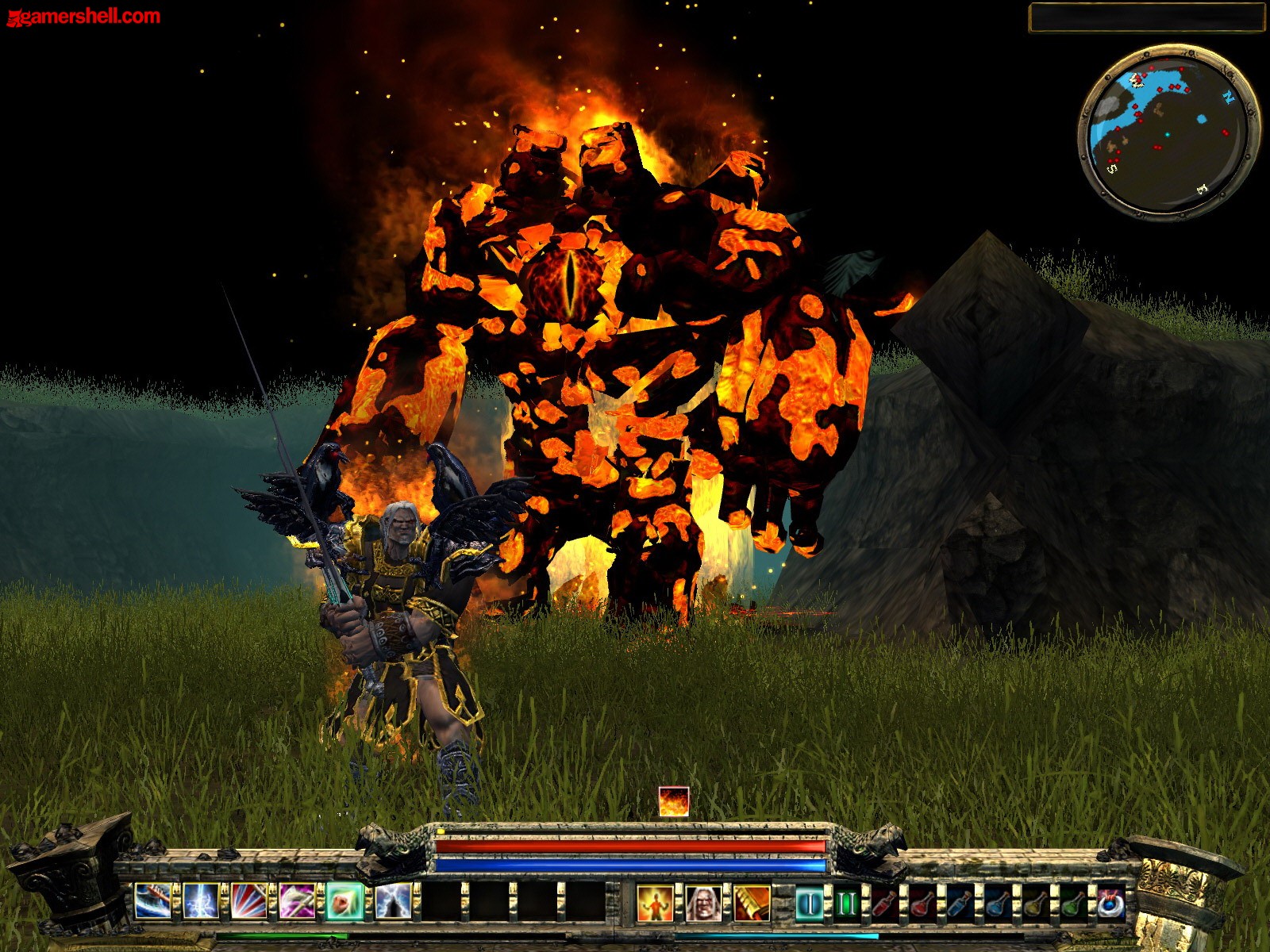
Task: Click the fire buff status icon
Action: pyautogui.click(x=674, y=801)
